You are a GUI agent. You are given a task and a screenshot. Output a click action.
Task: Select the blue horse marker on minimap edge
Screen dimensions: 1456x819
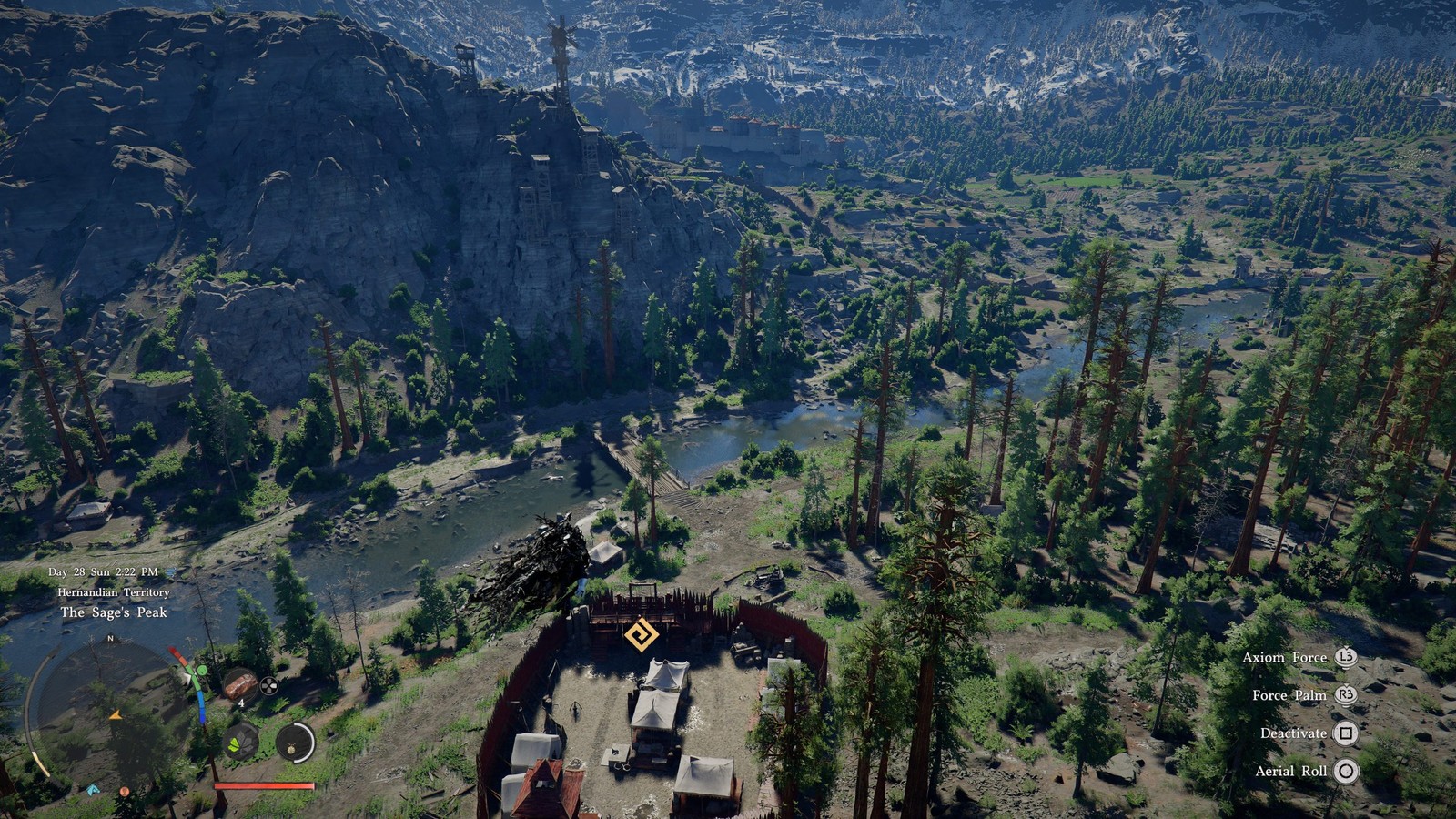[93, 790]
